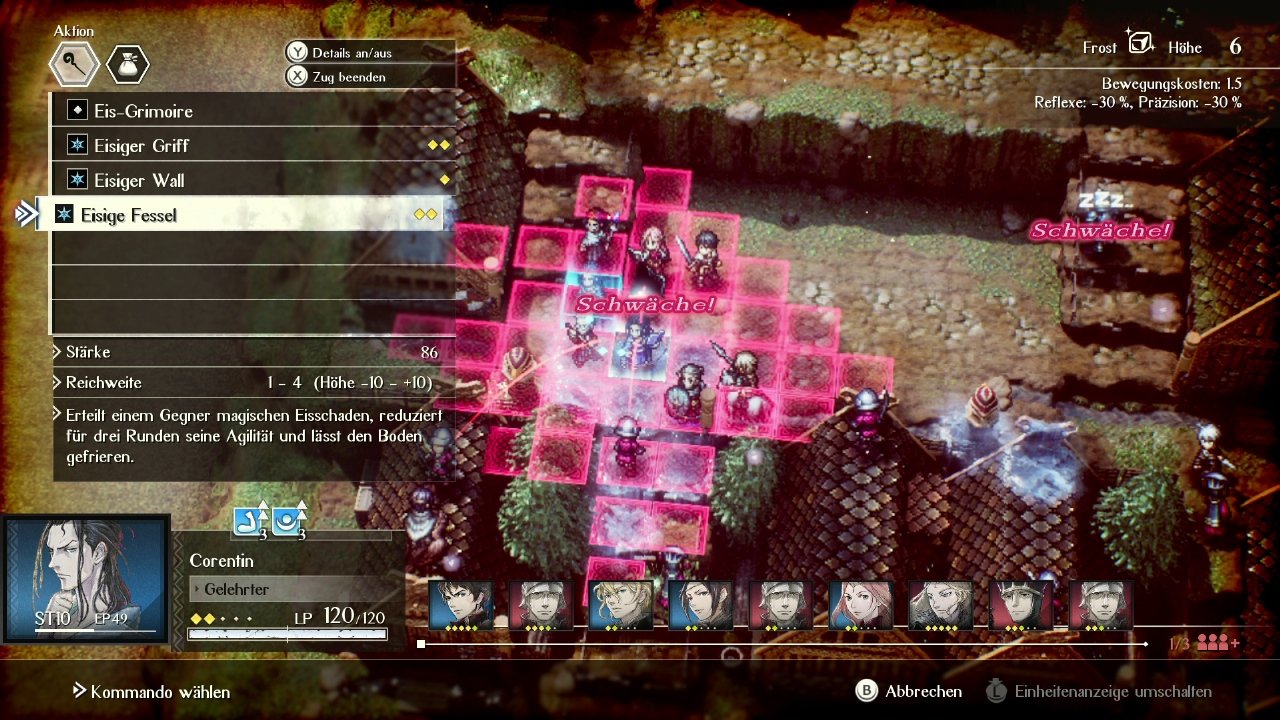
Task: Select the long-haired bearded unit in turn order
Action: point(940,606)
